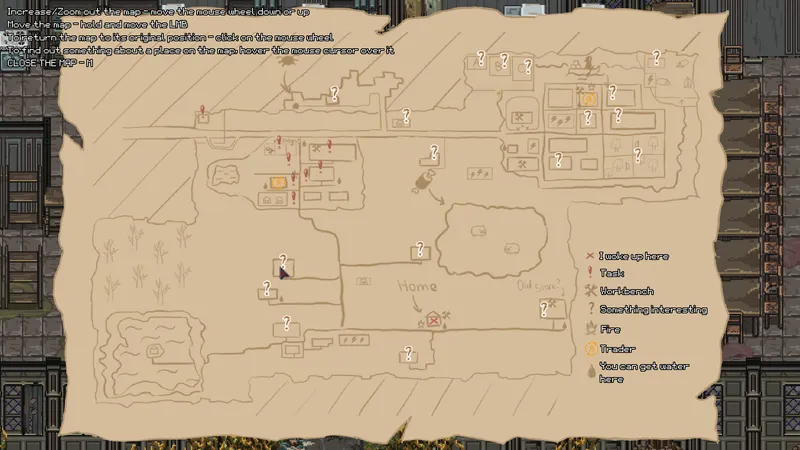Click the red X marker under Home
Image resolution: width=800 pixels, height=450 pixels.
(x=433, y=321)
